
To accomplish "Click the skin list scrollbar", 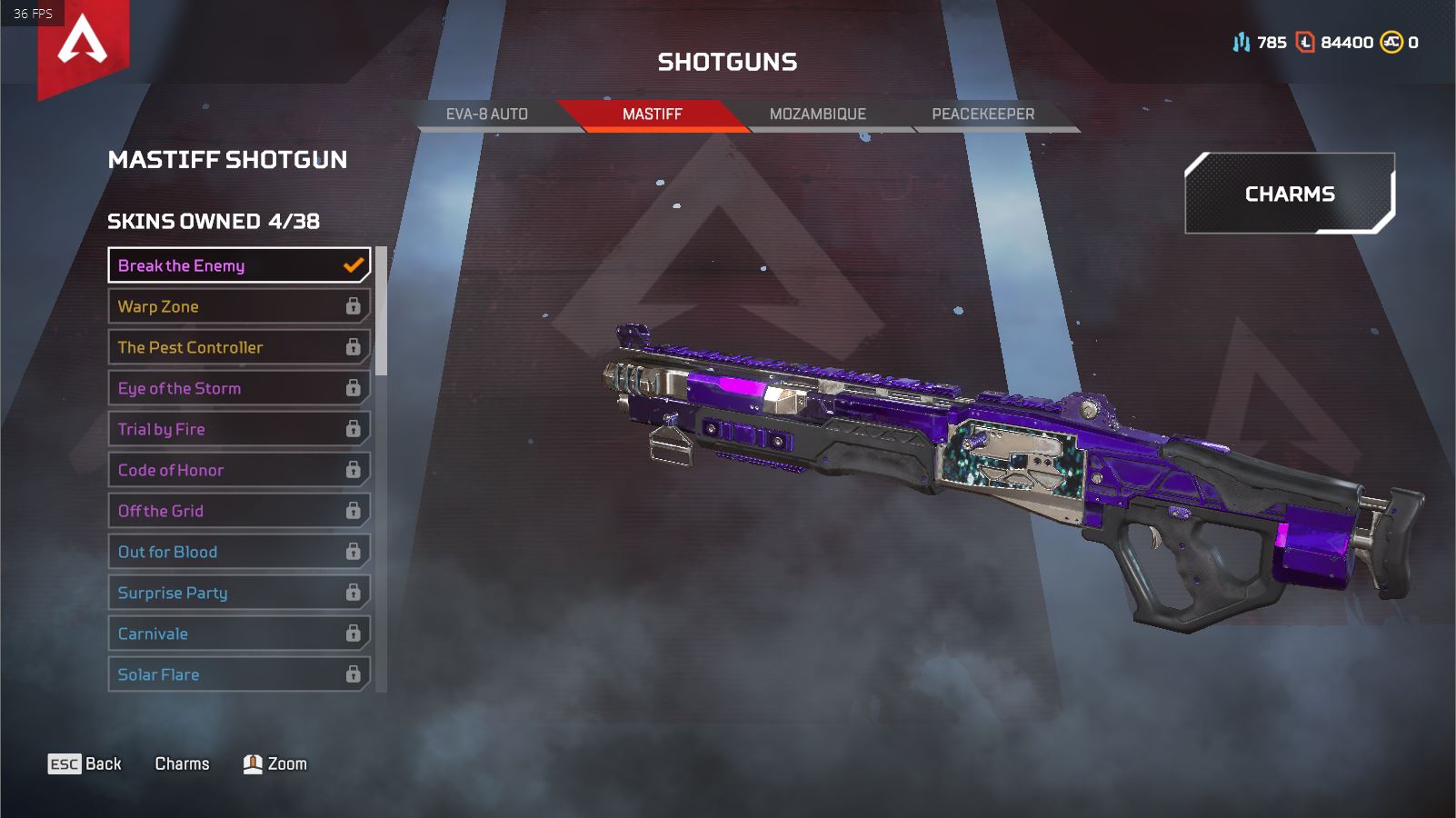I will click(382, 311).
